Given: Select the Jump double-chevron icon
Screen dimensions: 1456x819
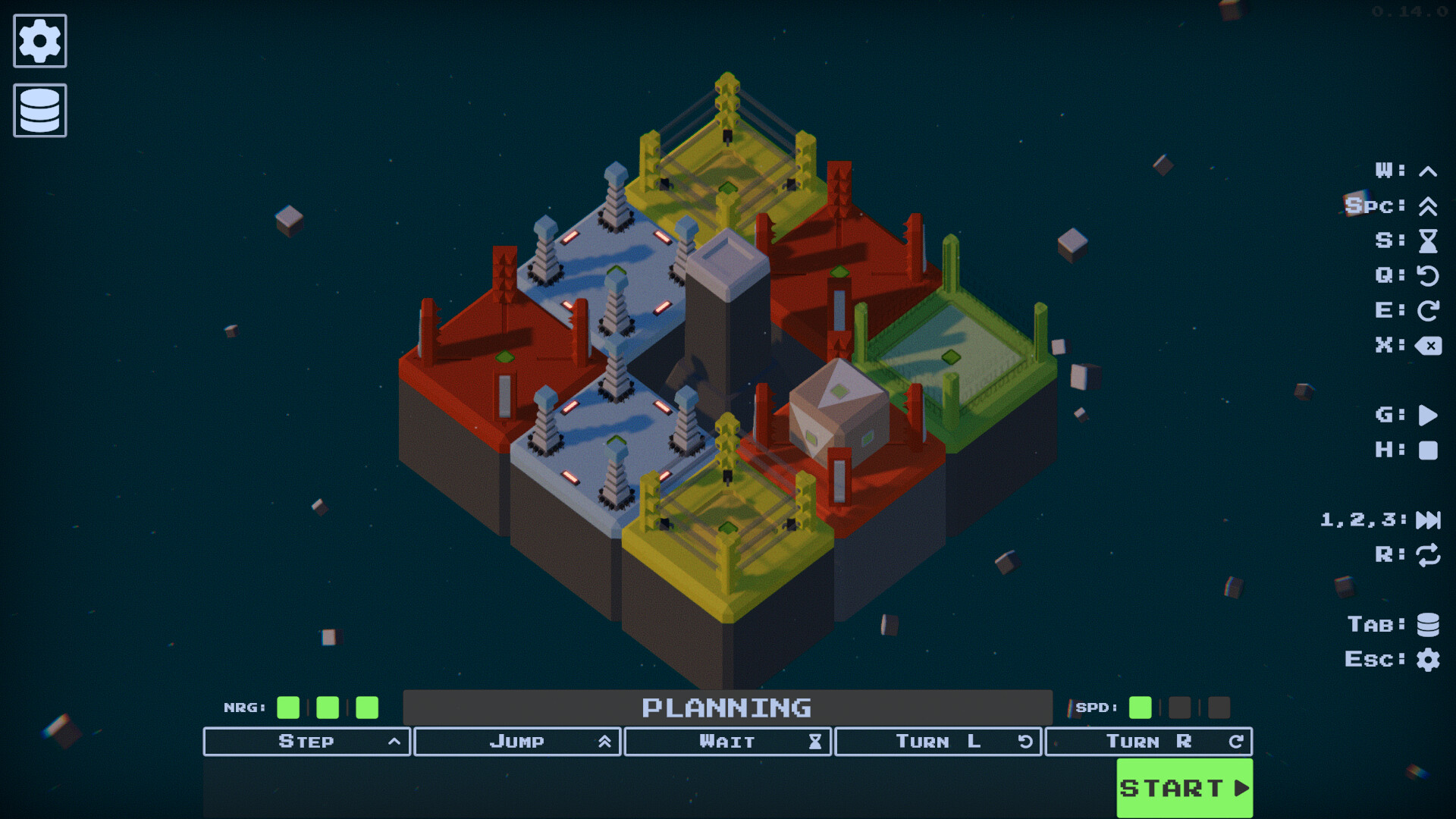Looking at the screenshot, I should pos(604,741).
